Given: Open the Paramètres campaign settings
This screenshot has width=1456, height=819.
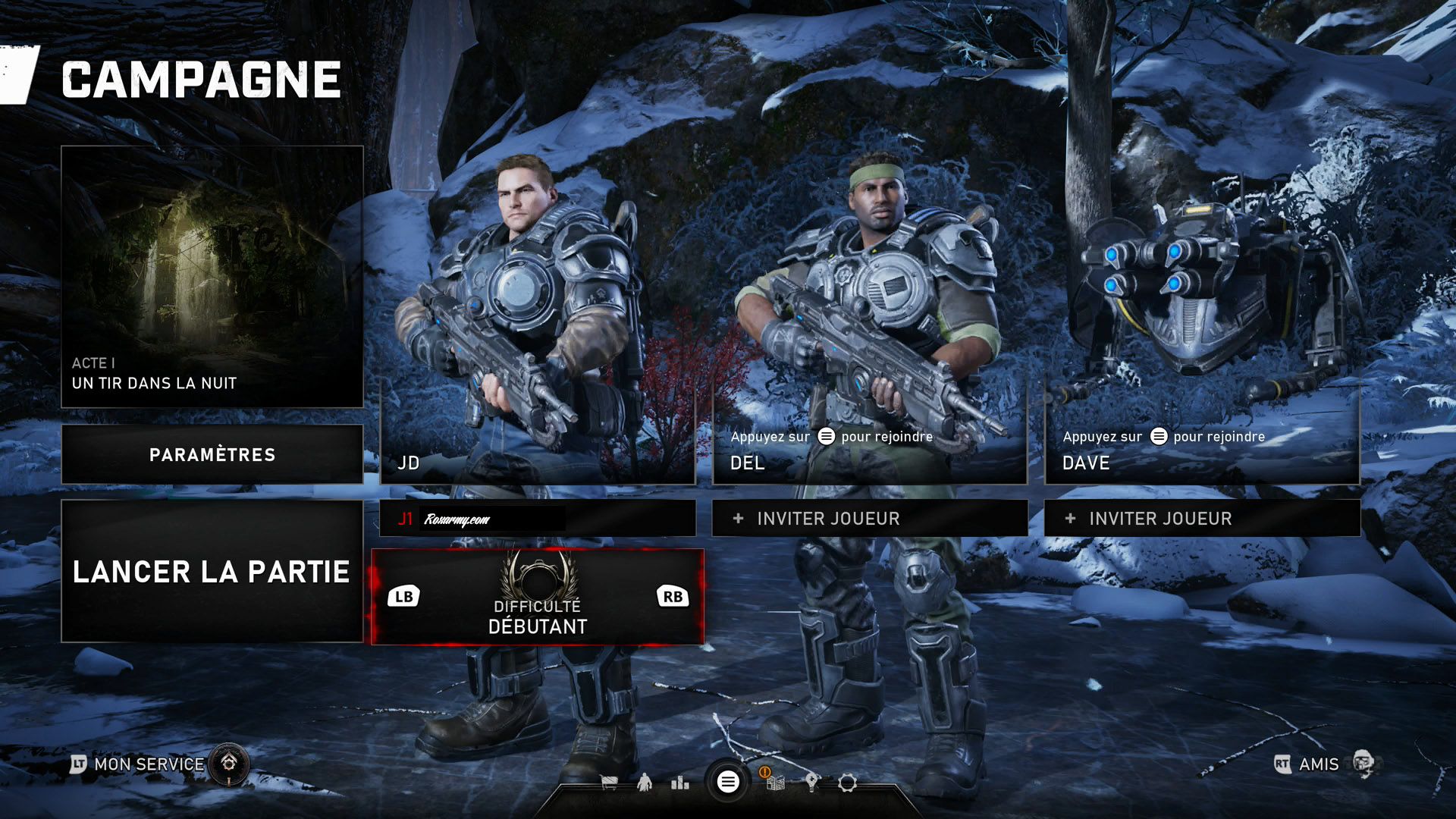Looking at the screenshot, I should click(x=212, y=454).
